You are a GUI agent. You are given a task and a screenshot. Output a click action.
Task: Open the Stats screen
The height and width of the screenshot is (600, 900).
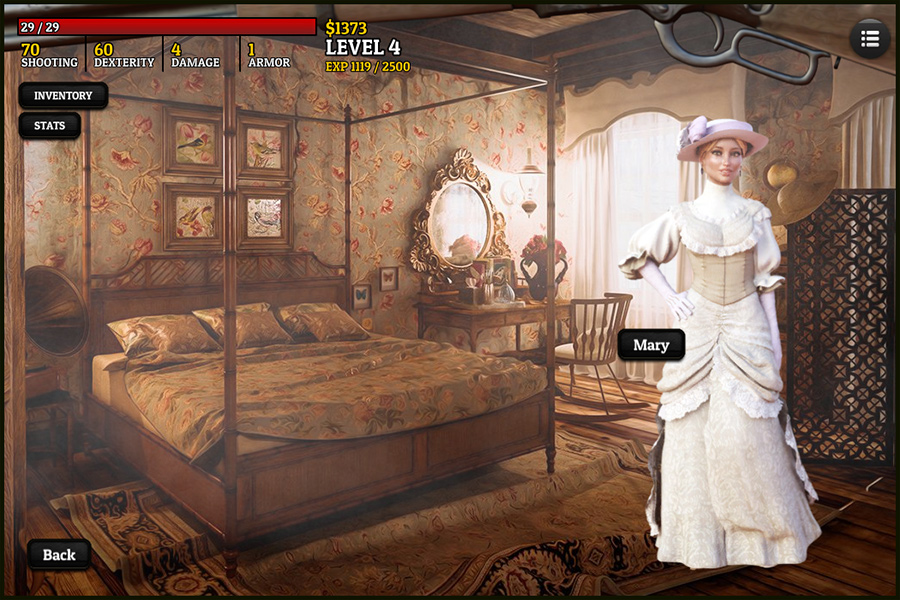pos(49,126)
